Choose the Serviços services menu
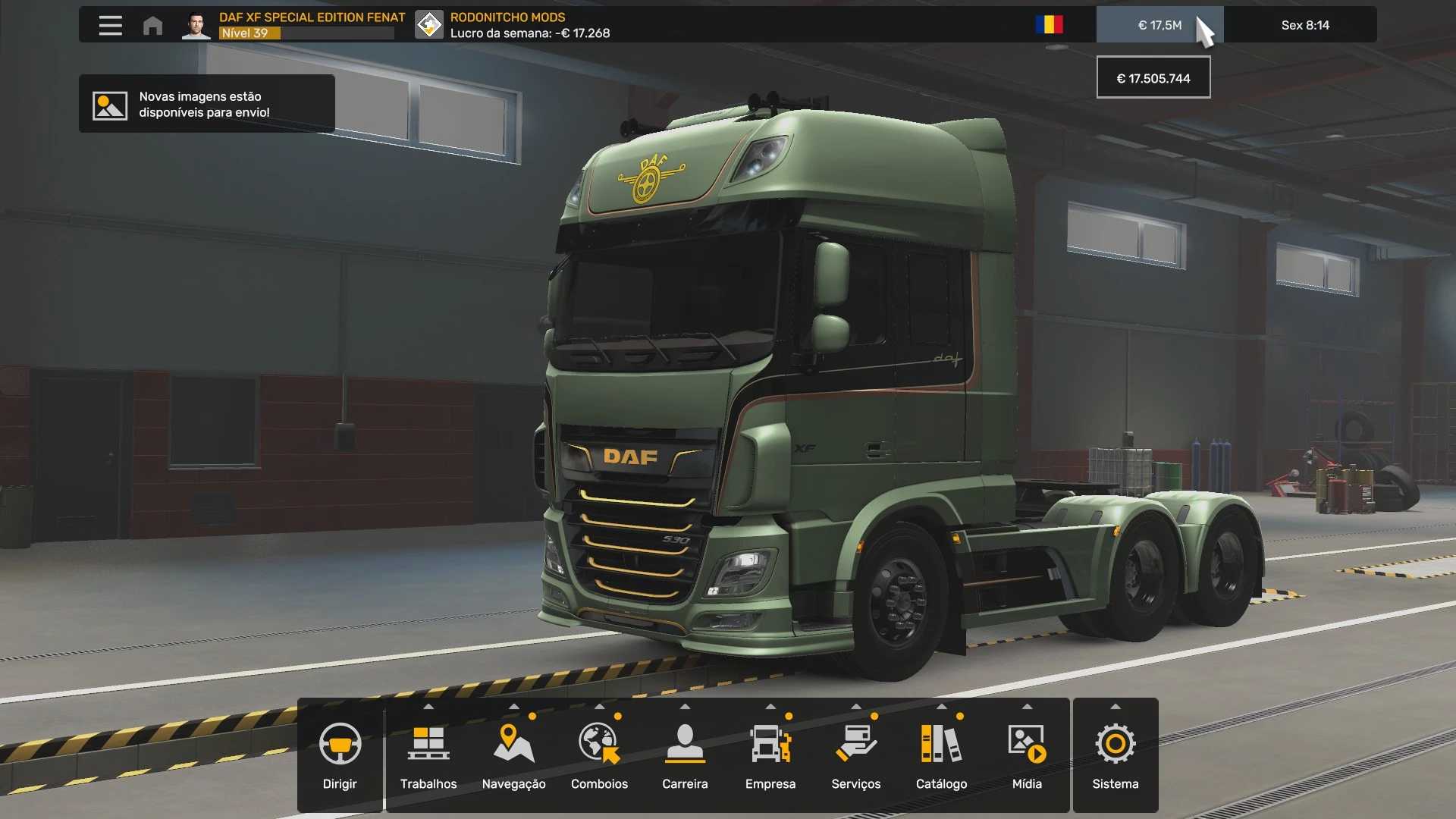The height and width of the screenshot is (819, 1456). point(855,755)
